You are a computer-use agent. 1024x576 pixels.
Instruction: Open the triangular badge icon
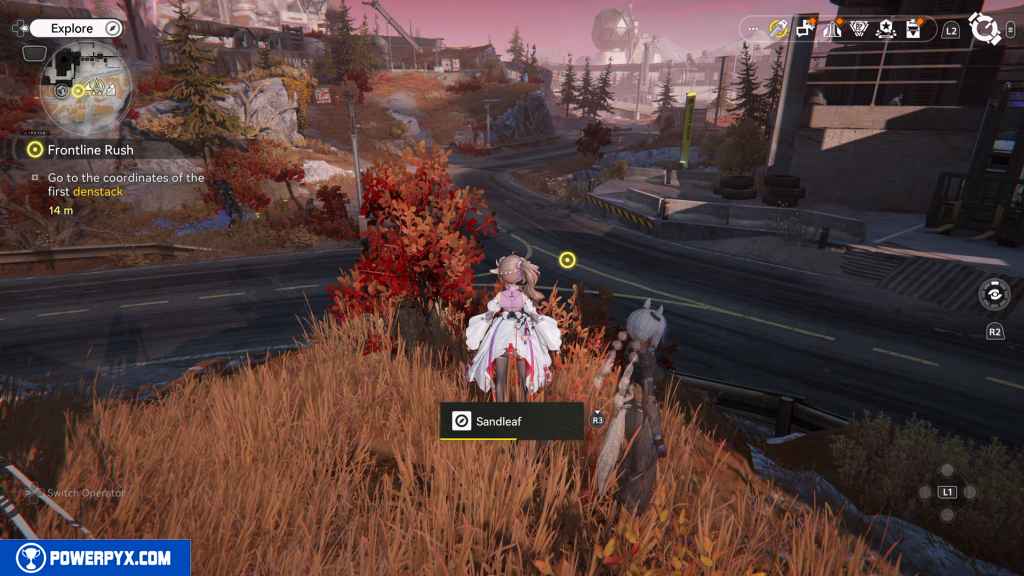pos(858,29)
